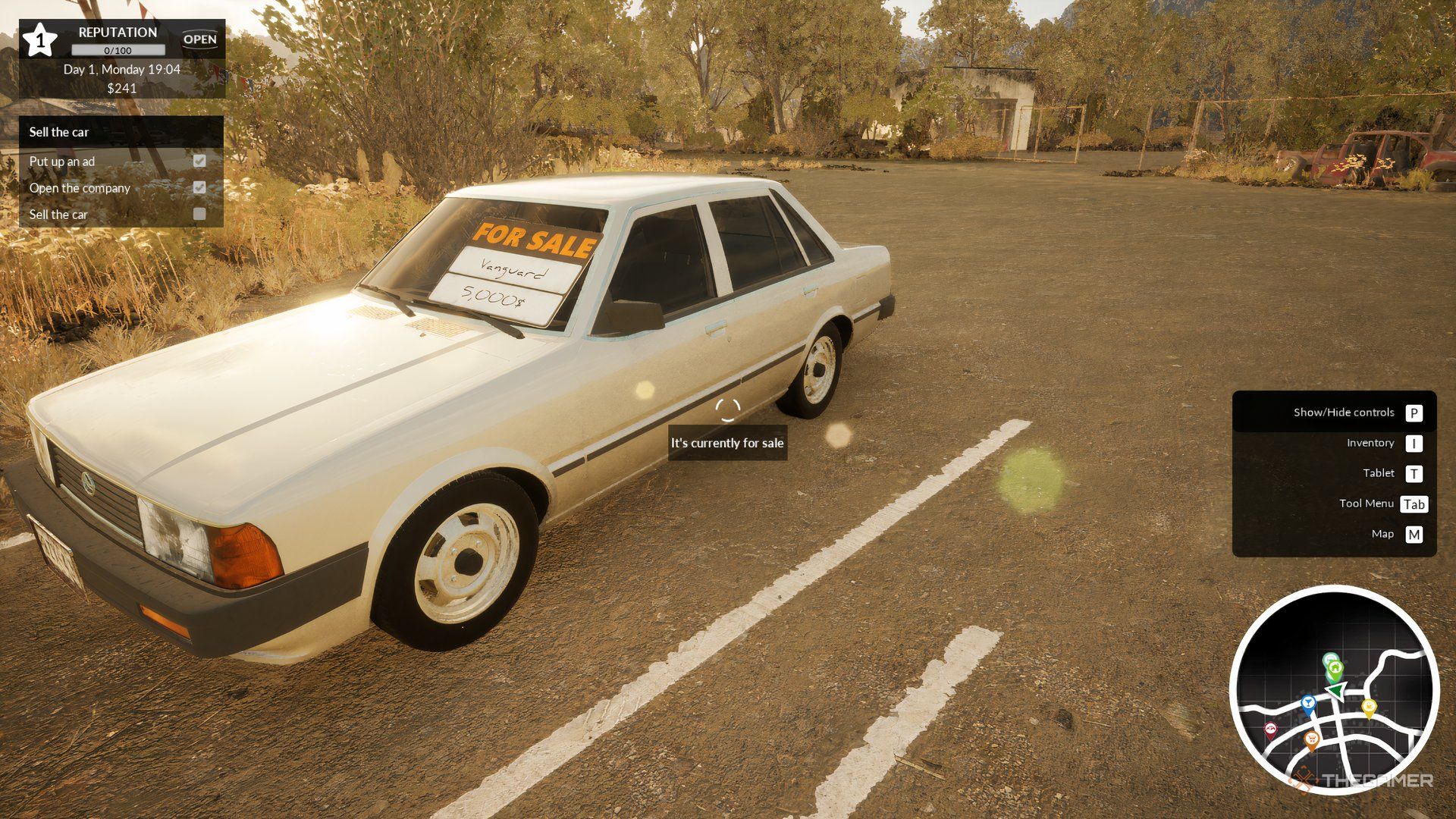Click the 0/100 reputation progress bar
The height and width of the screenshot is (819, 1456).
[x=118, y=50]
